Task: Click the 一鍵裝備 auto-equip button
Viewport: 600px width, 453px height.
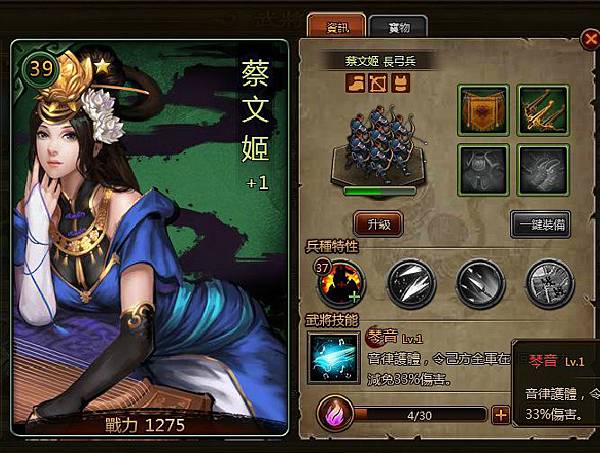Action: 540,225
